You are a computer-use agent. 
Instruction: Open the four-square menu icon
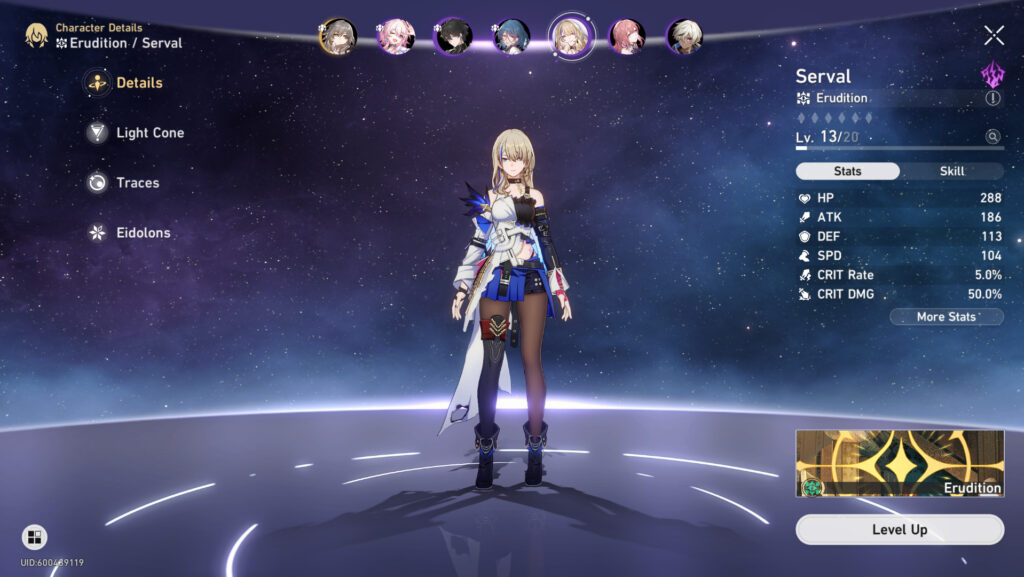34,537
